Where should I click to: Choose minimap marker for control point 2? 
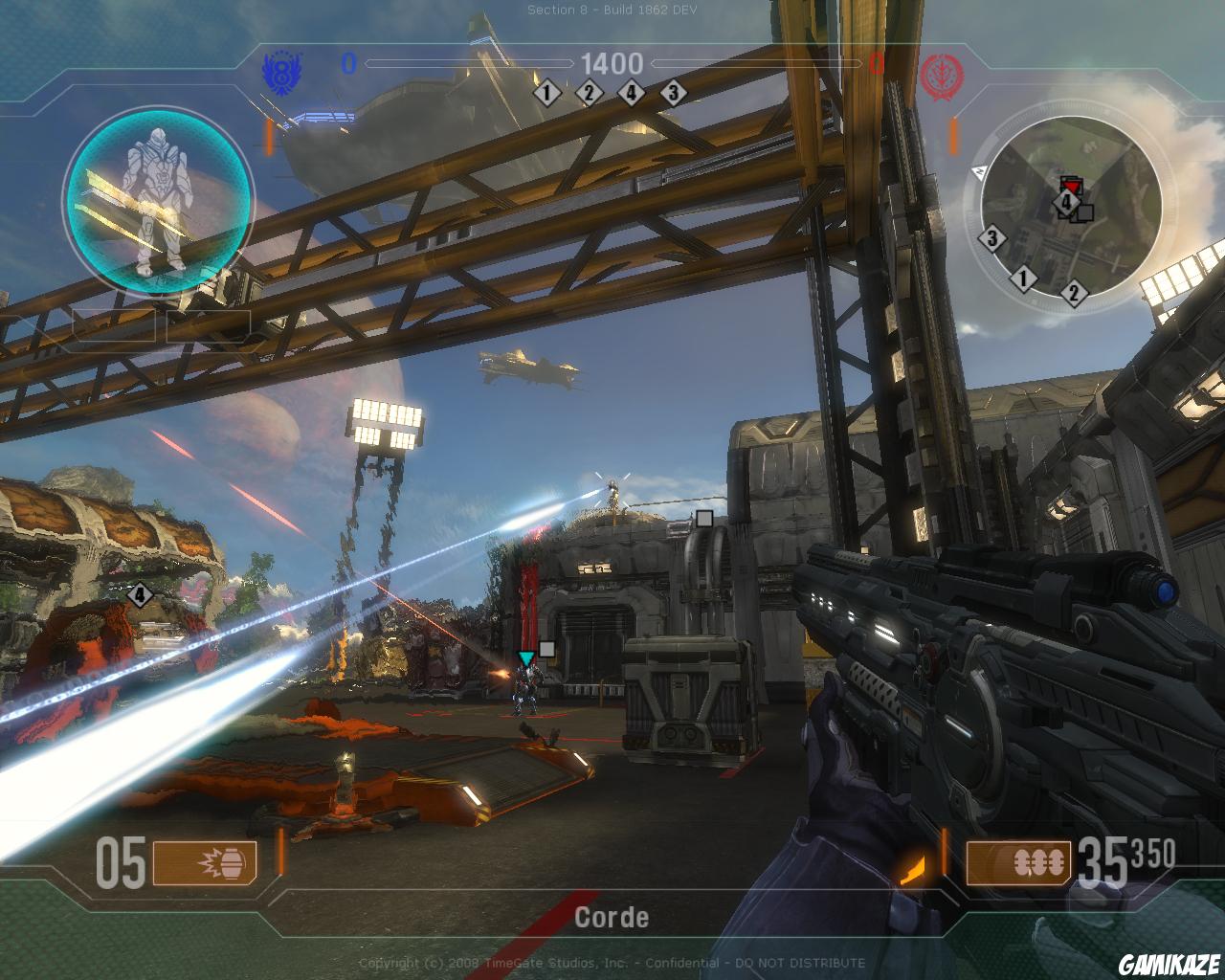1074,293
